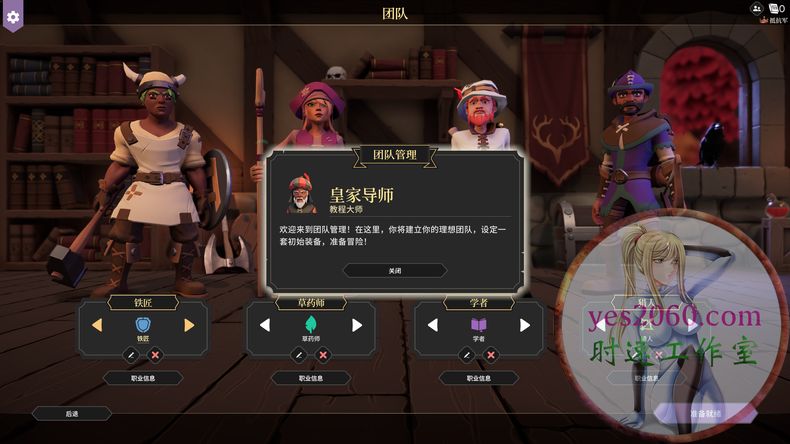The image size is (790, 444).
Task: Change 学者 to the next class
Action: [525, 325]
